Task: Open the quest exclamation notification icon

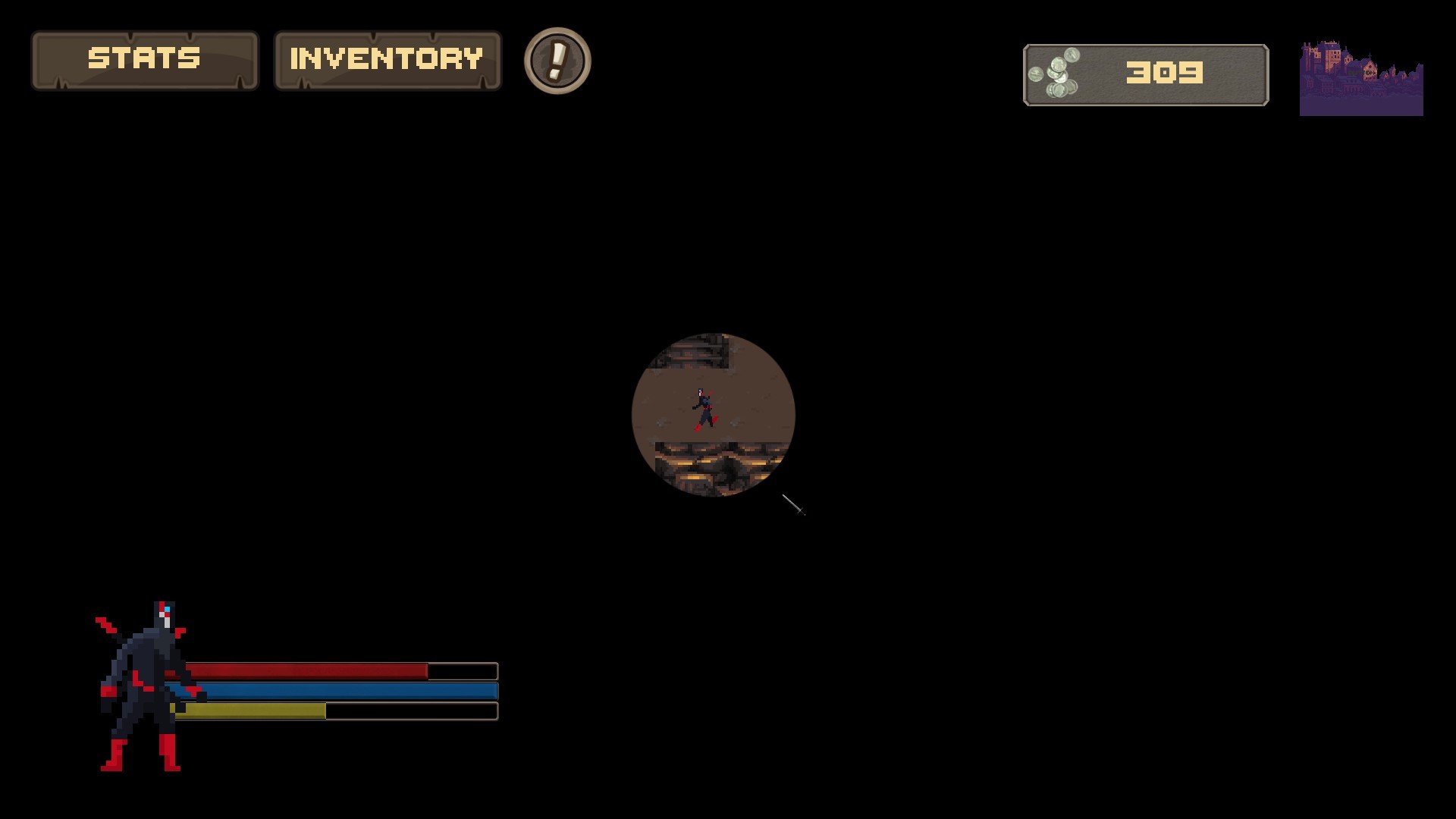Action: (x=557, y=61)
